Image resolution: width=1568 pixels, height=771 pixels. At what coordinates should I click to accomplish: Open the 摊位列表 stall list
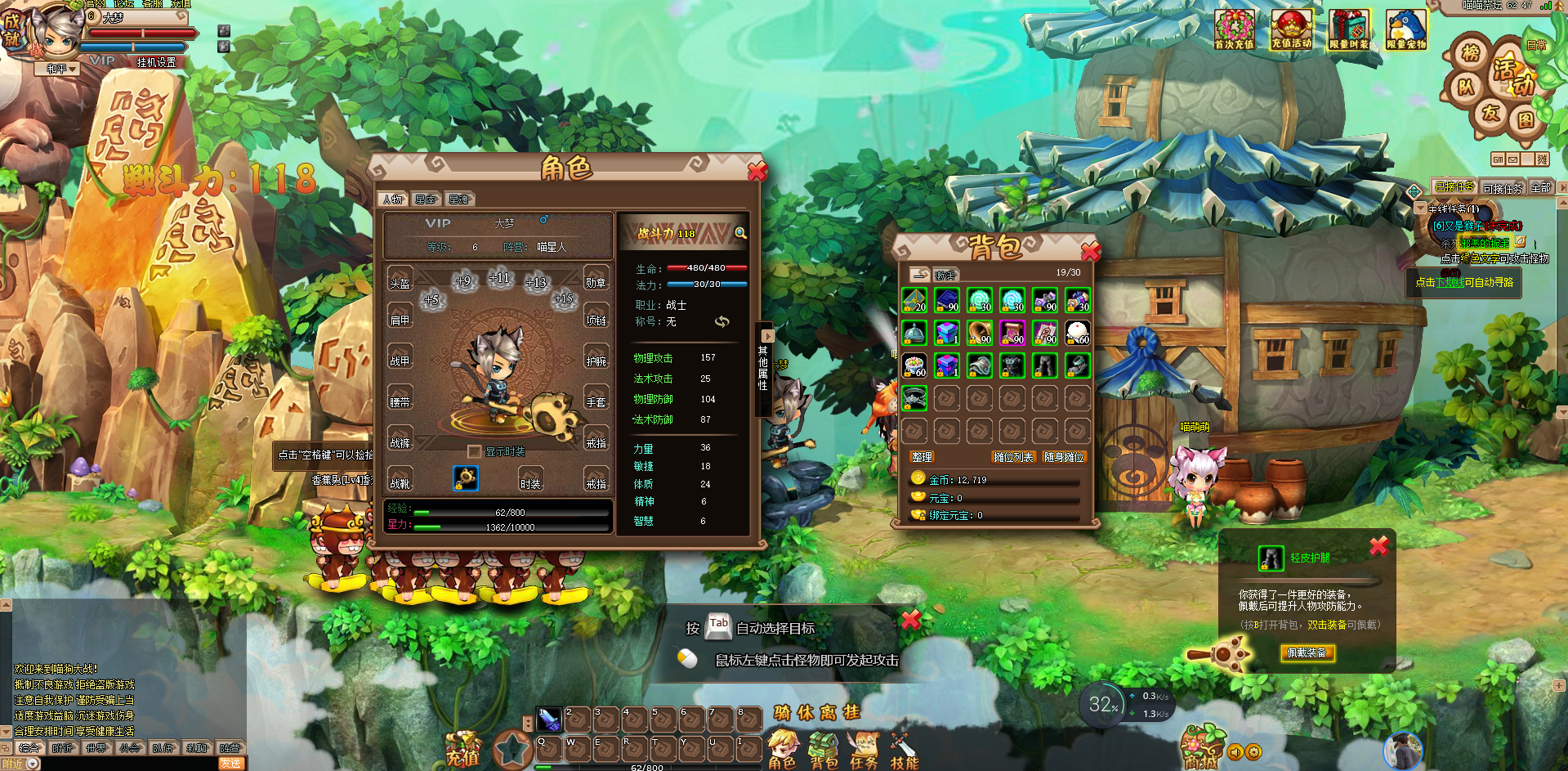tap(1013, 457)
